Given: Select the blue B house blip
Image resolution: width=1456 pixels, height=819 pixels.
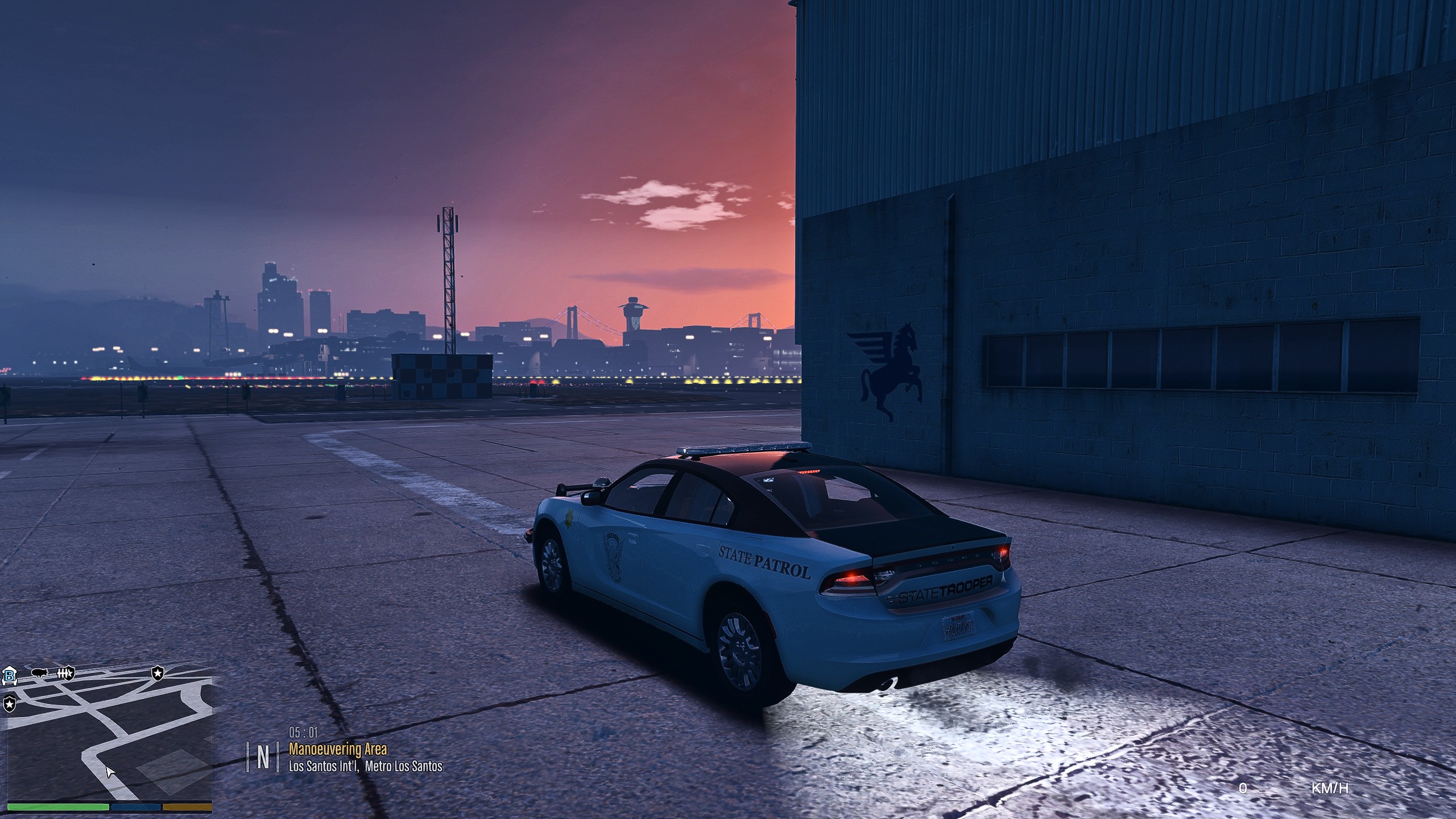Looking at the screenshot, I should (x=10, y=676).
